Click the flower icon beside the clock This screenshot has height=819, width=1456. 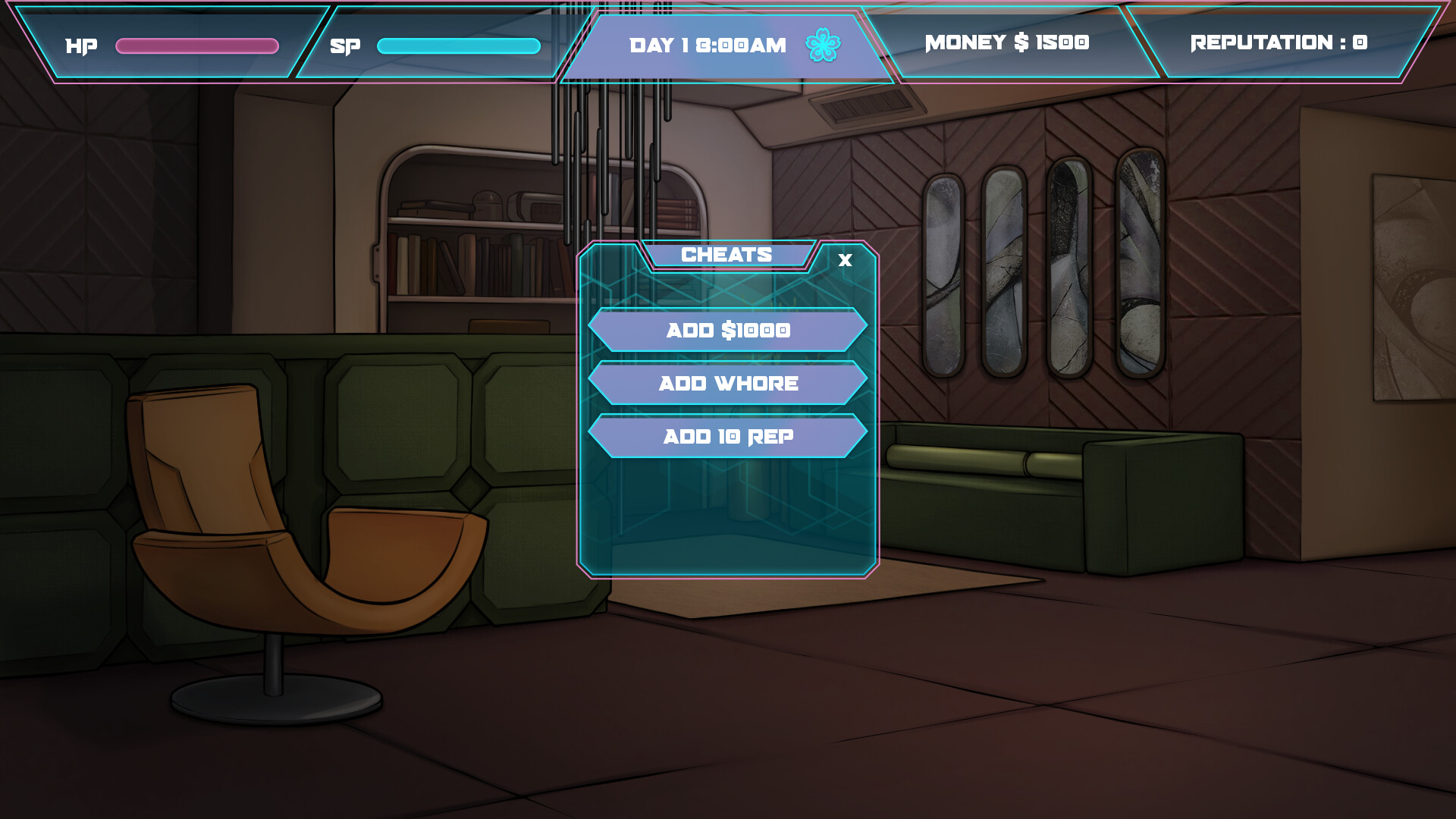pos(823,44)
